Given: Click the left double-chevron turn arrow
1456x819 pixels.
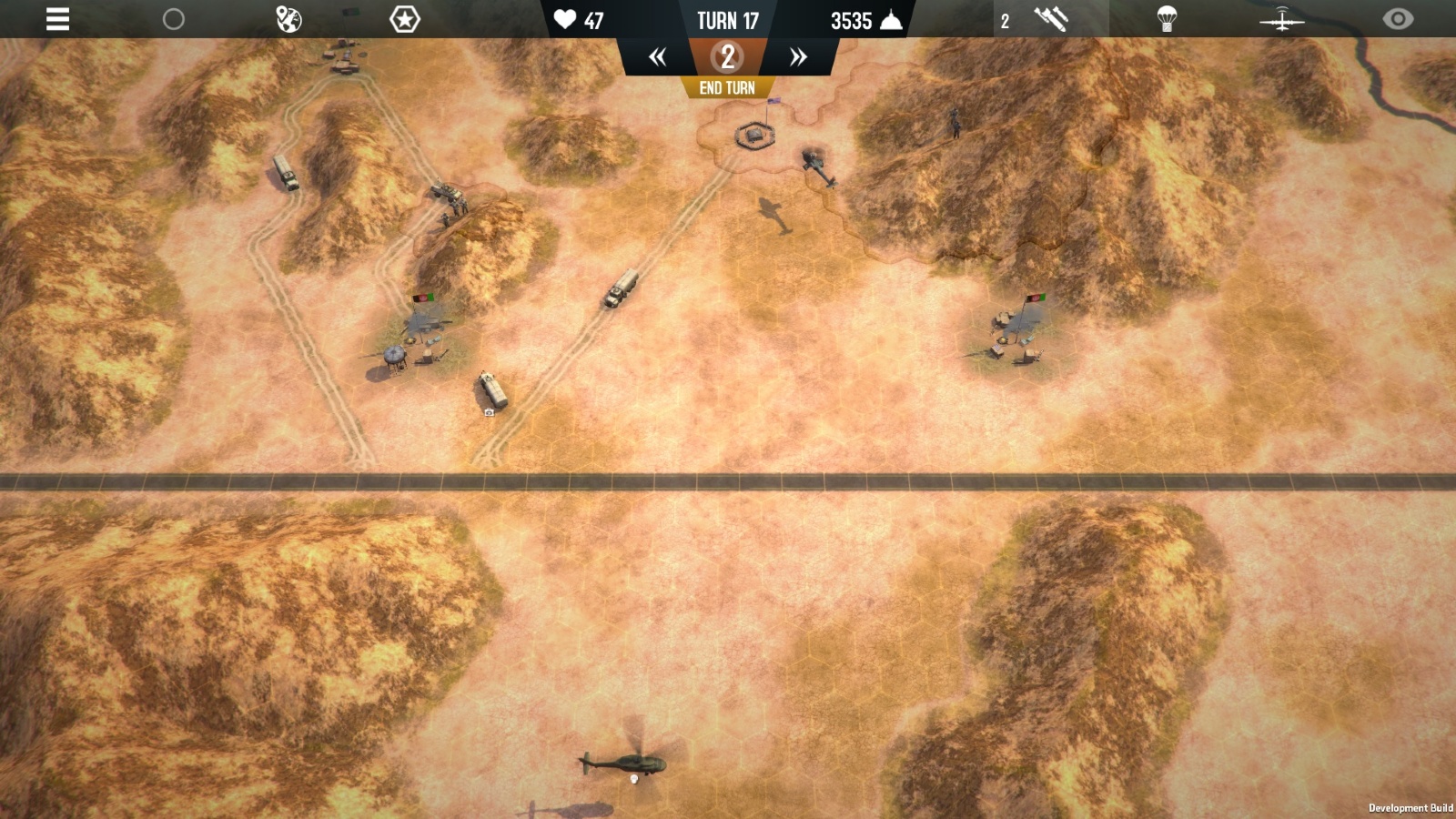Looking at the screenshot, I should [657, 56].
